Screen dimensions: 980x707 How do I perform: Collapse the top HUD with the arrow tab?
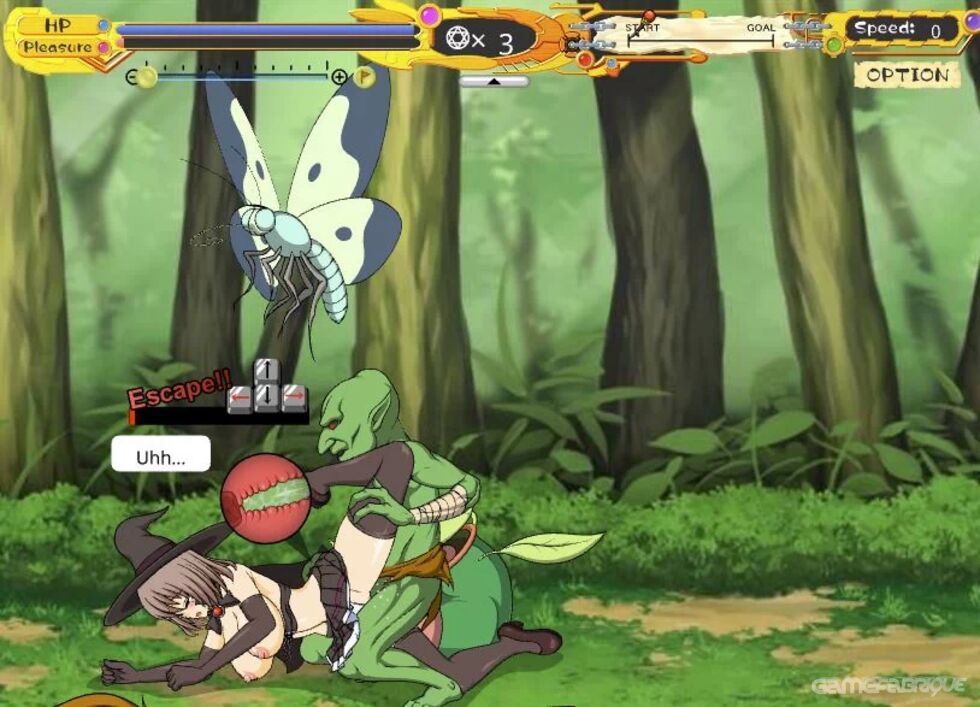point(494,81)
